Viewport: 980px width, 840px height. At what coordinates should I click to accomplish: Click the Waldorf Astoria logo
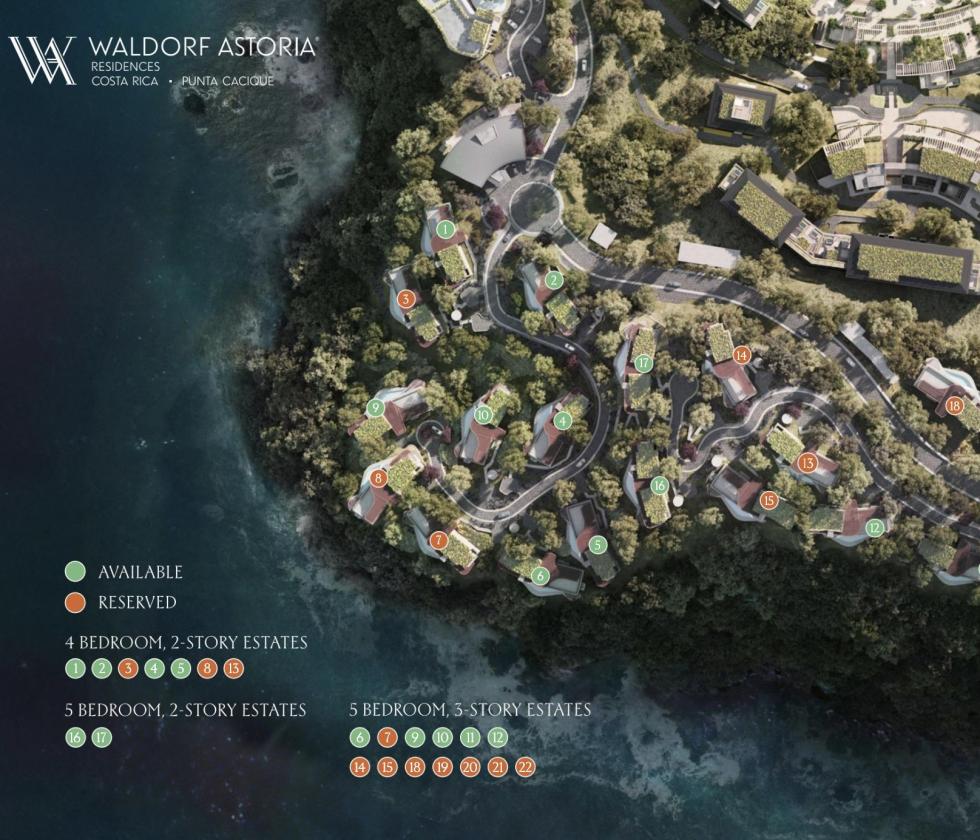[42, 60]
